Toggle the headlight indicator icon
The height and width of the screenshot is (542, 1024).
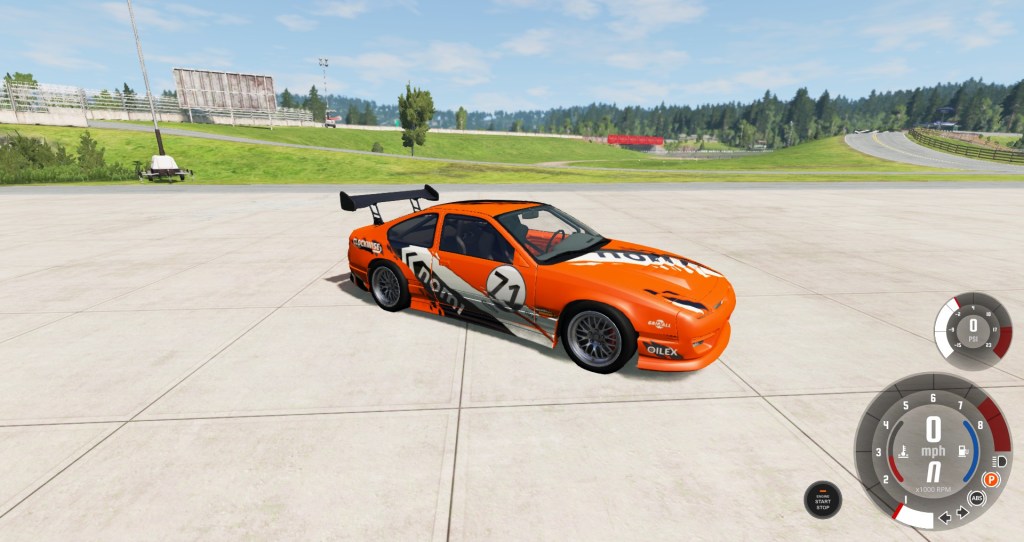point(997,460)
